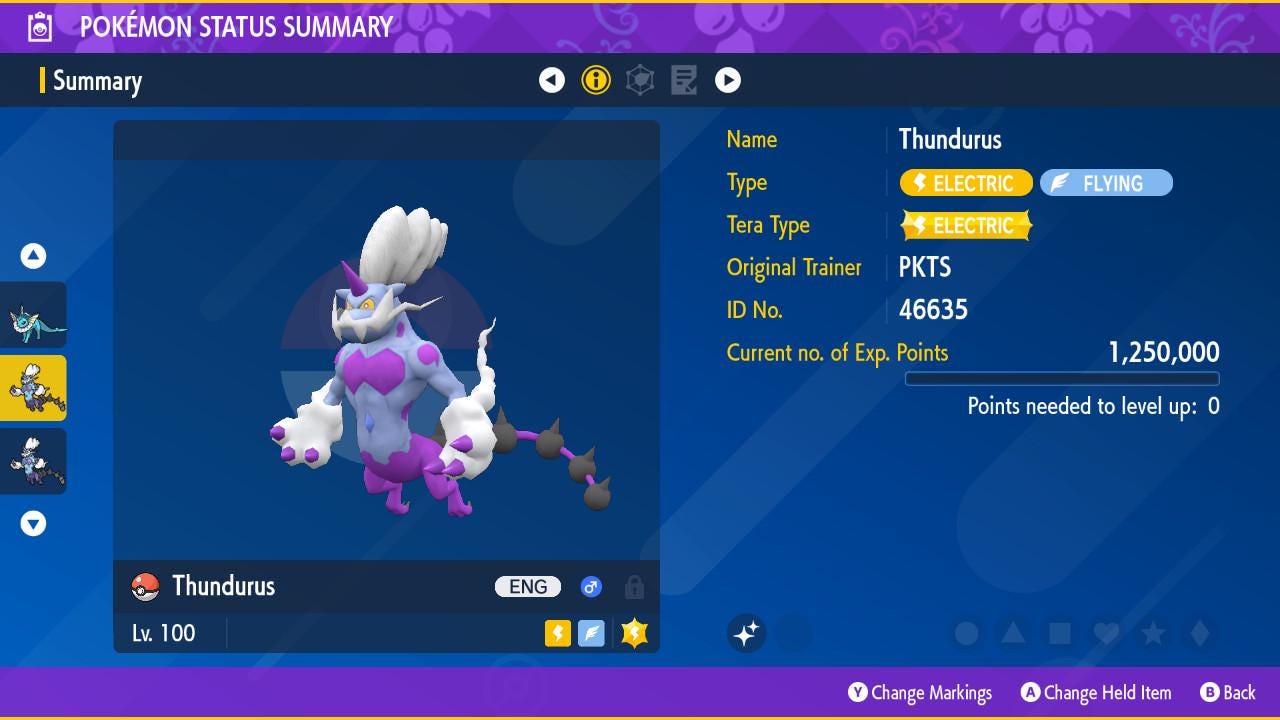Toggle the triangle marking
This screenshot has width=1280, height=720.
pos(1013,633)
